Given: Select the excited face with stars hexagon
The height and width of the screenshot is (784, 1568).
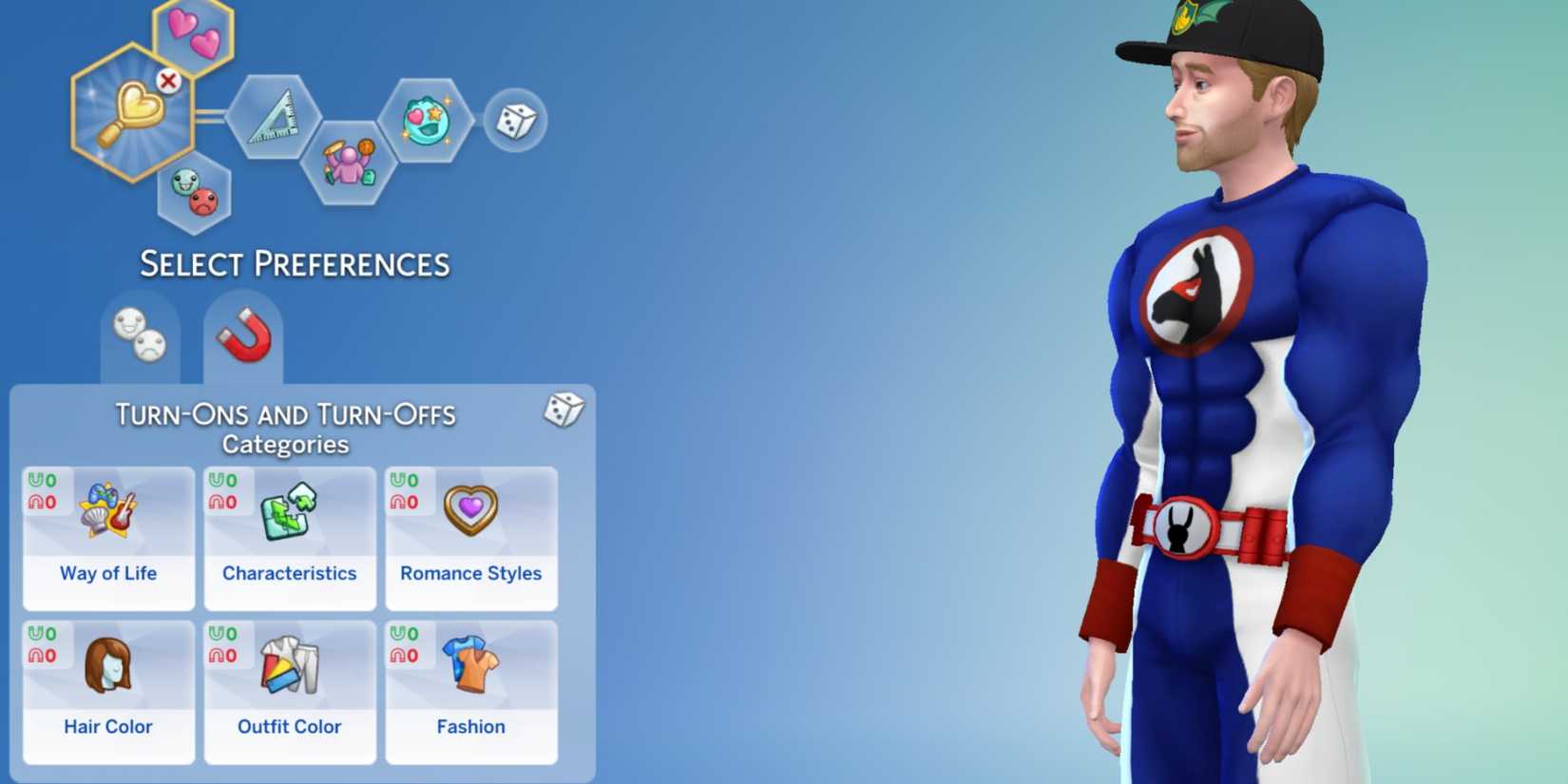Looking at the screenshot, I should click(x=430, y=122).
